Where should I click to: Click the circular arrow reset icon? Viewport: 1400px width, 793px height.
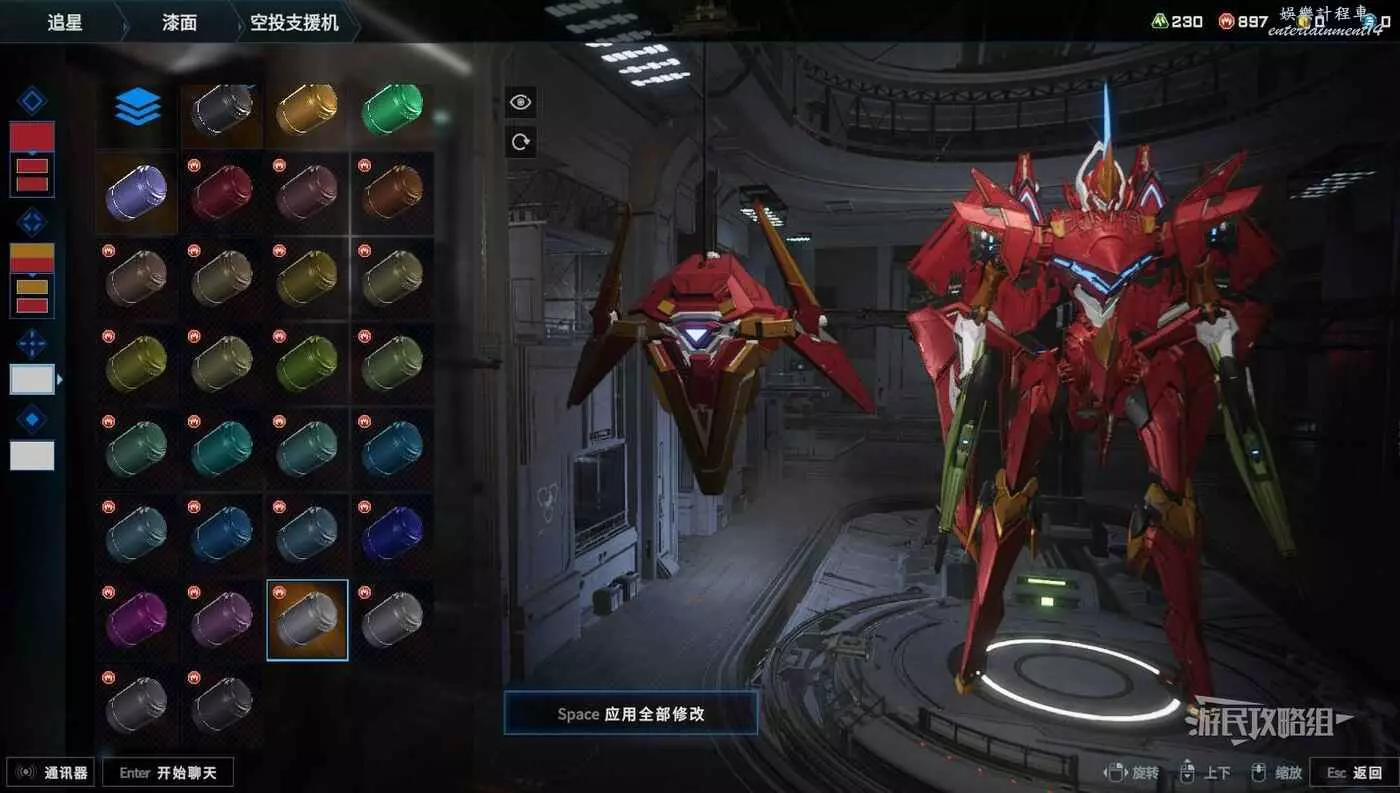coord(520,142)
